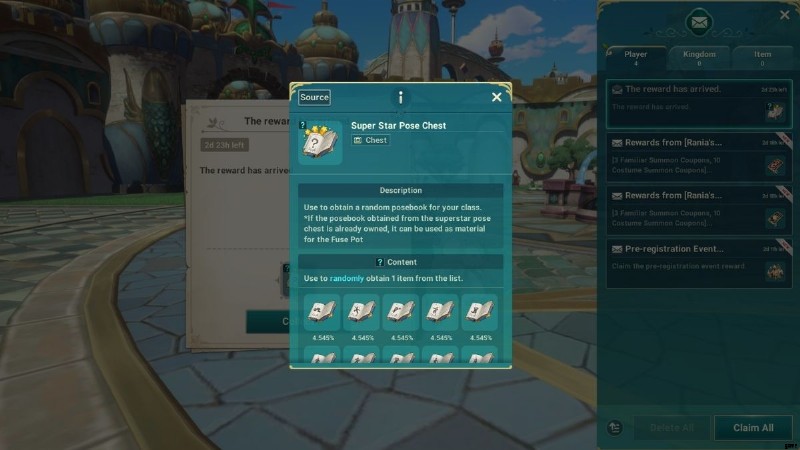
Task: Open the "The reward has arrived" mail
Action: pyautogui.click(x=699, y=104)
